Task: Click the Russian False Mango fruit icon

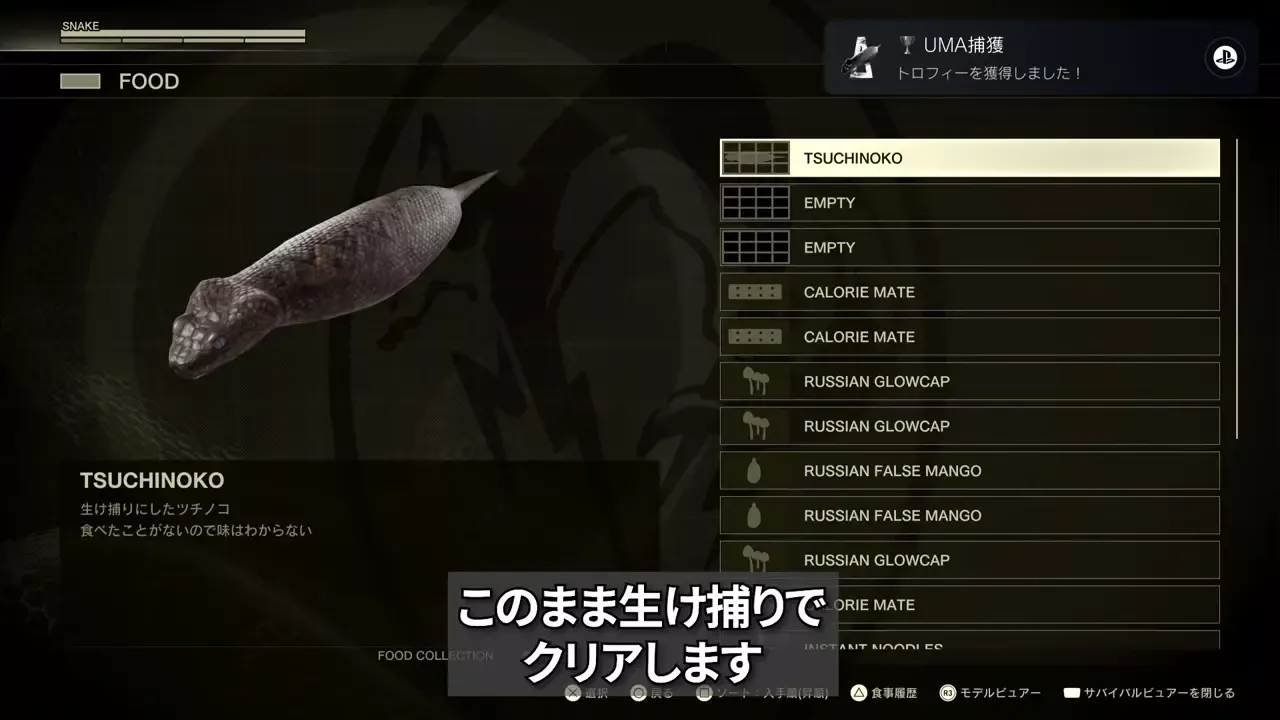Action: click(x=756, y=470)
